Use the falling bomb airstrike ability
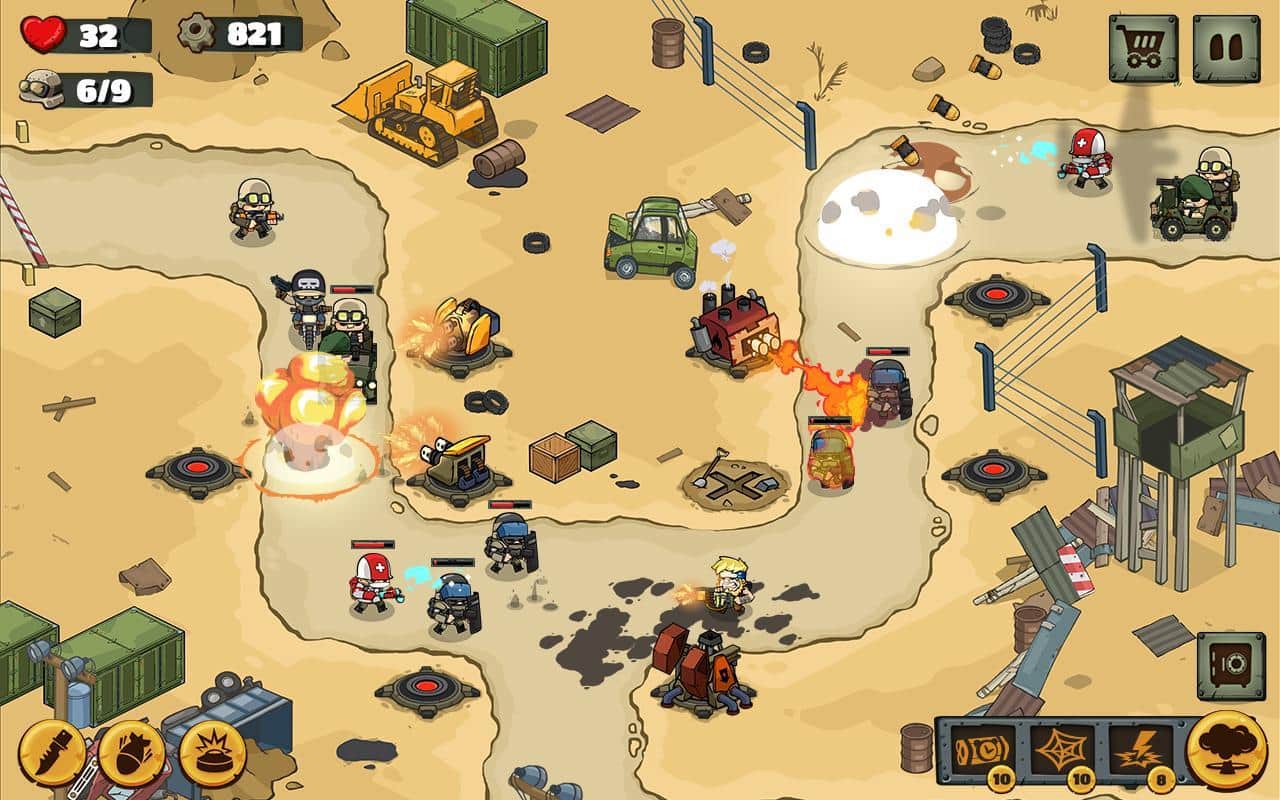1280x800 pixels. pos(132,752)
